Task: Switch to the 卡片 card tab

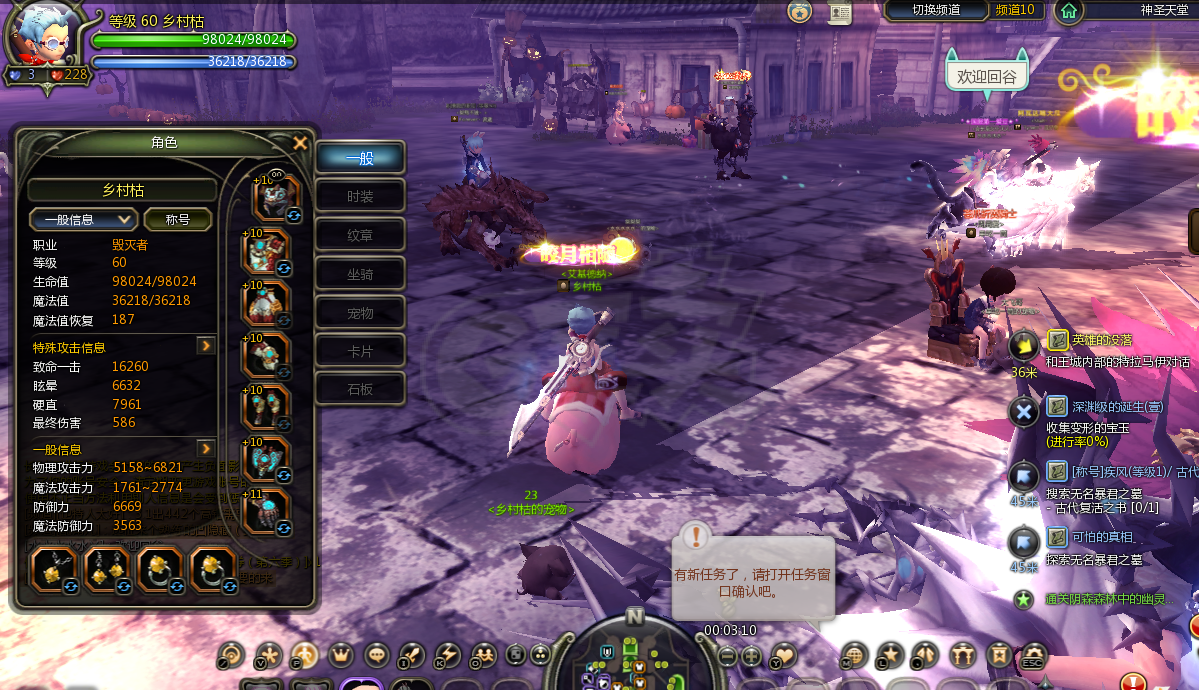Action: pyautogui.click(x=360, y=351)
